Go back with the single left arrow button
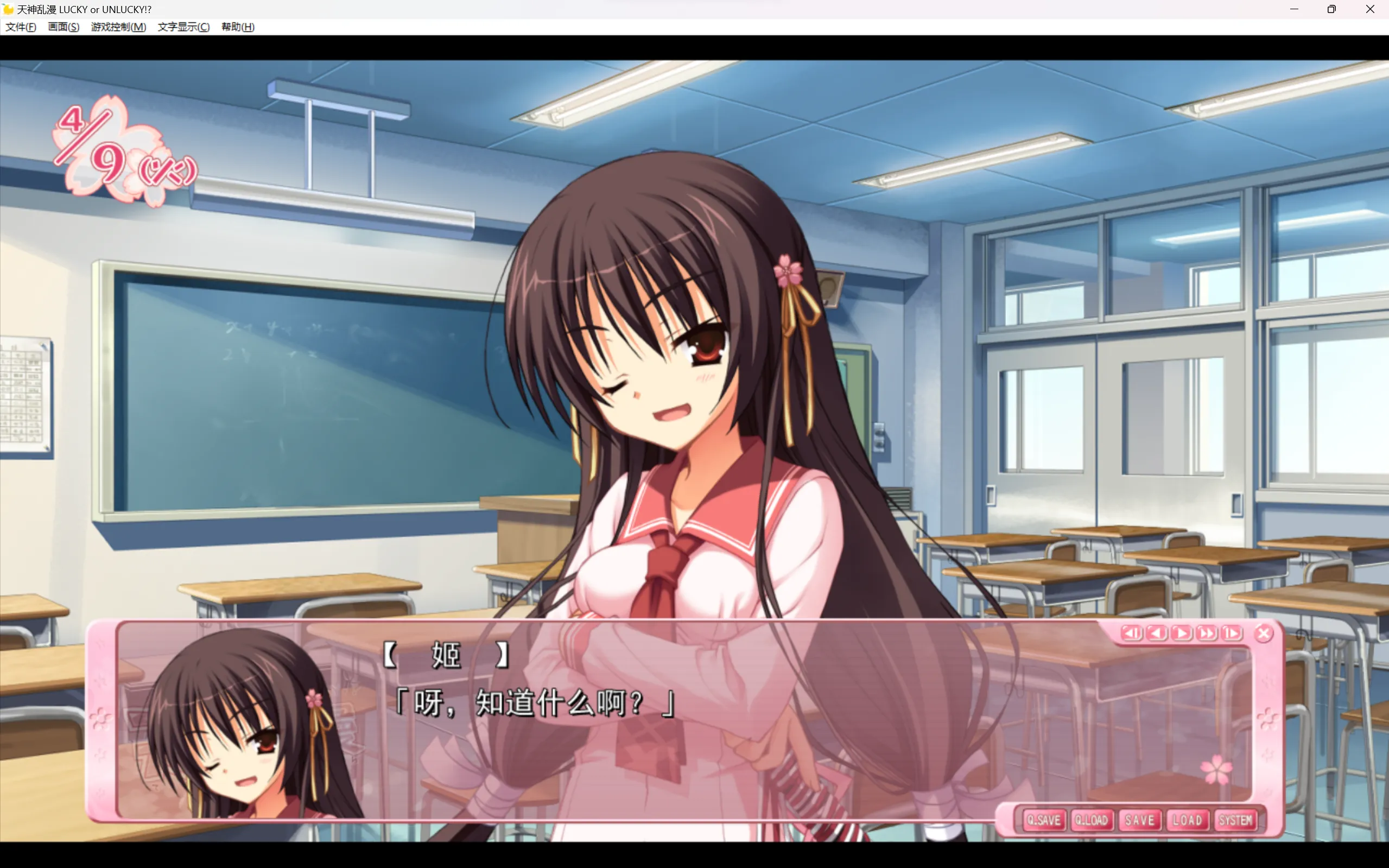The image size is (1389, 868). pyautogui.click(x=1157, y=633)
